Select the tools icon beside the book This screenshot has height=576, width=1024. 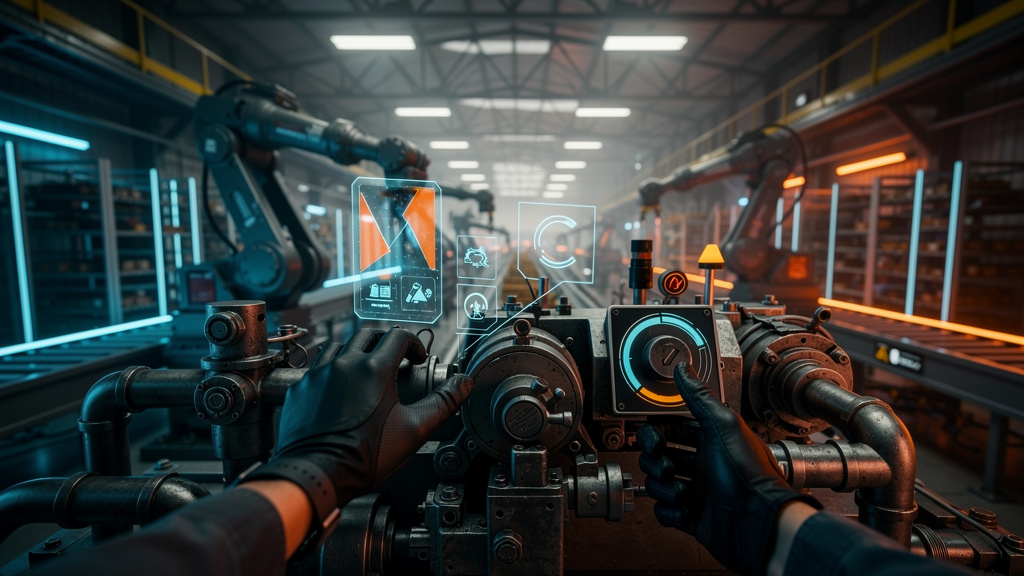(x=417, y=292)
